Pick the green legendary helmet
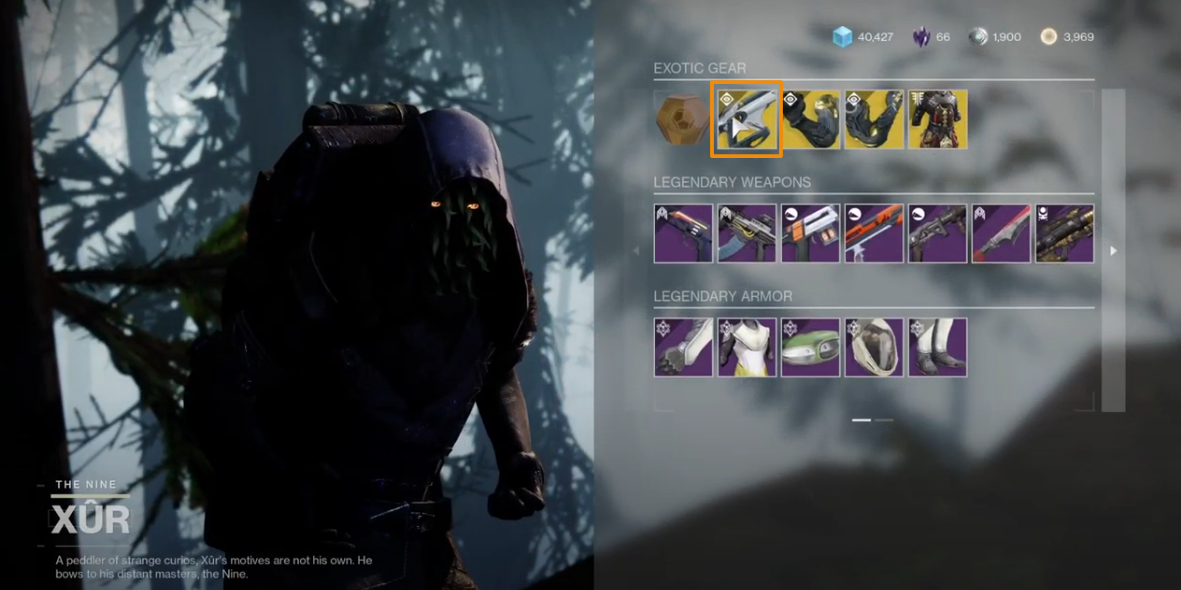1181x590 pixels. click(811, 348)
